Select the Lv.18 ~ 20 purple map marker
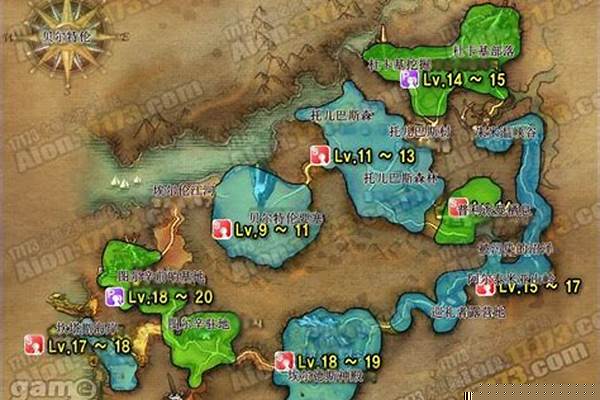Image resolution: width=600 pixels, height=400 pixels. [115, 296]
